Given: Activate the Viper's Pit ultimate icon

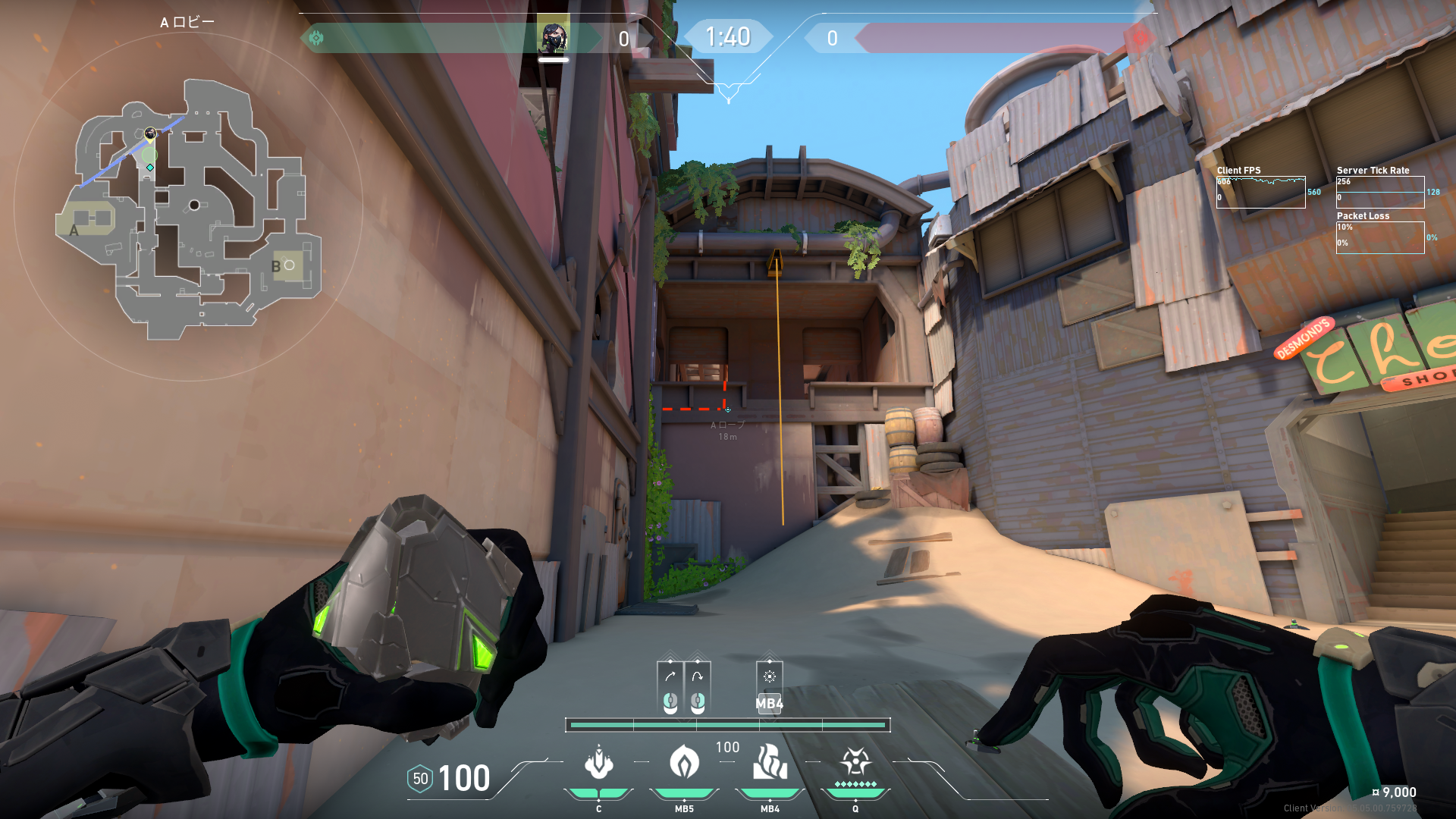Looking at the screenshot, I should pos(855,763).
